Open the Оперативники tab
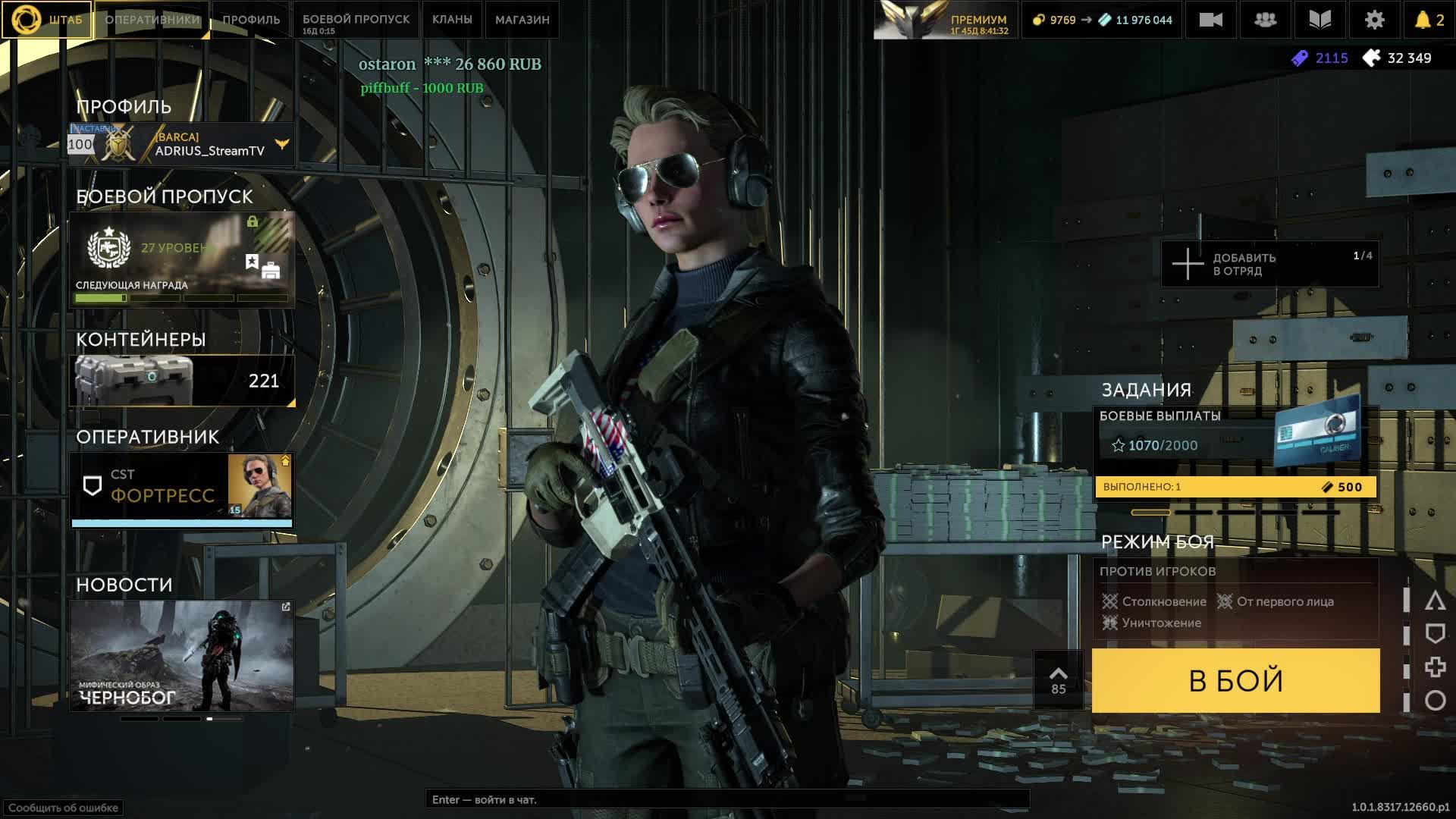 [152, 20]
